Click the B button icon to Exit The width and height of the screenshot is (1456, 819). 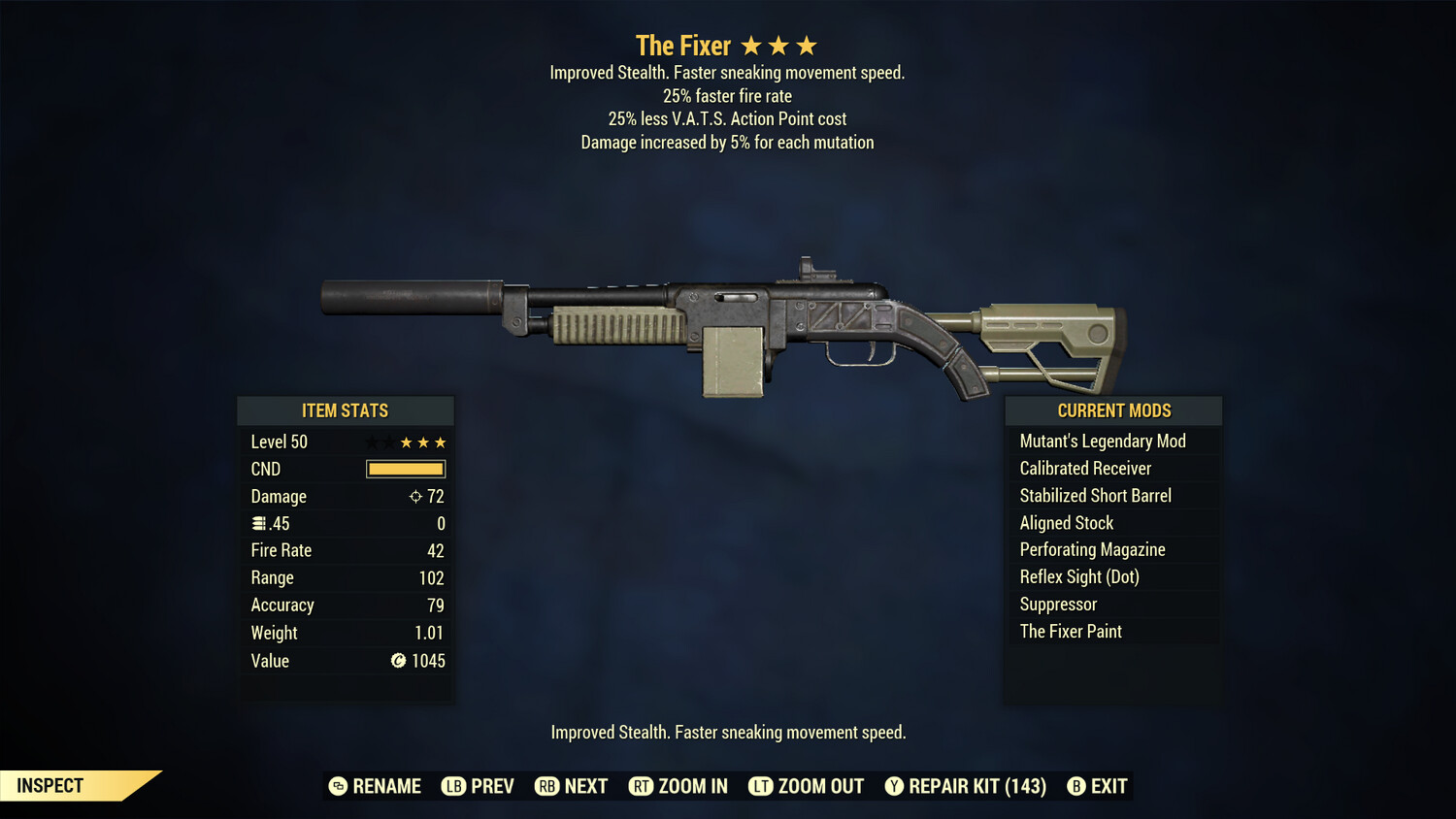[1075, 786]
